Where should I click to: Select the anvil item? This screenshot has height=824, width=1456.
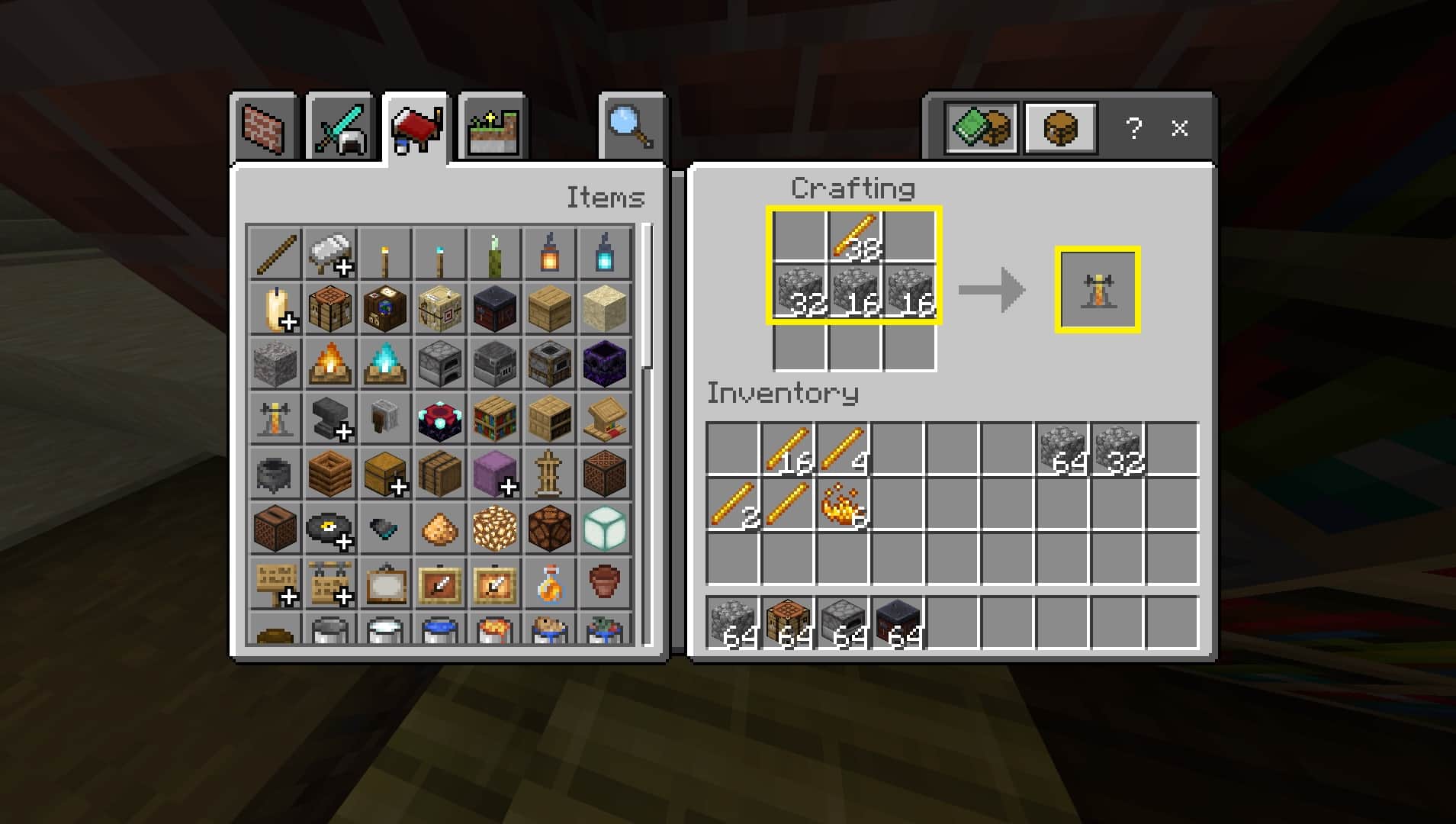pos(330,420)
